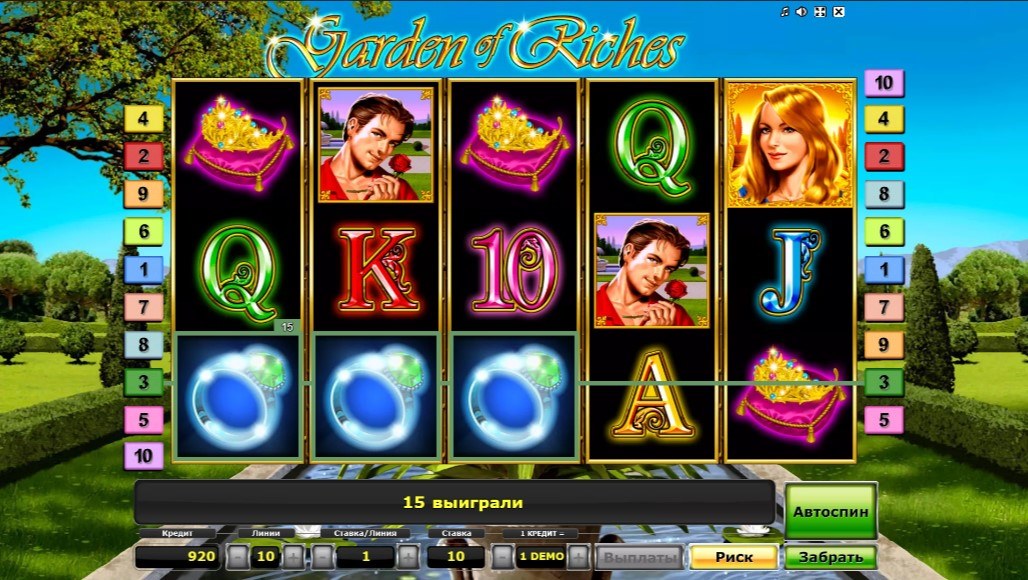Image resolution: width=1028 pixels, height=580 pixels.
Task: Mute sound with the speaker icon
Action: [802, 12]
